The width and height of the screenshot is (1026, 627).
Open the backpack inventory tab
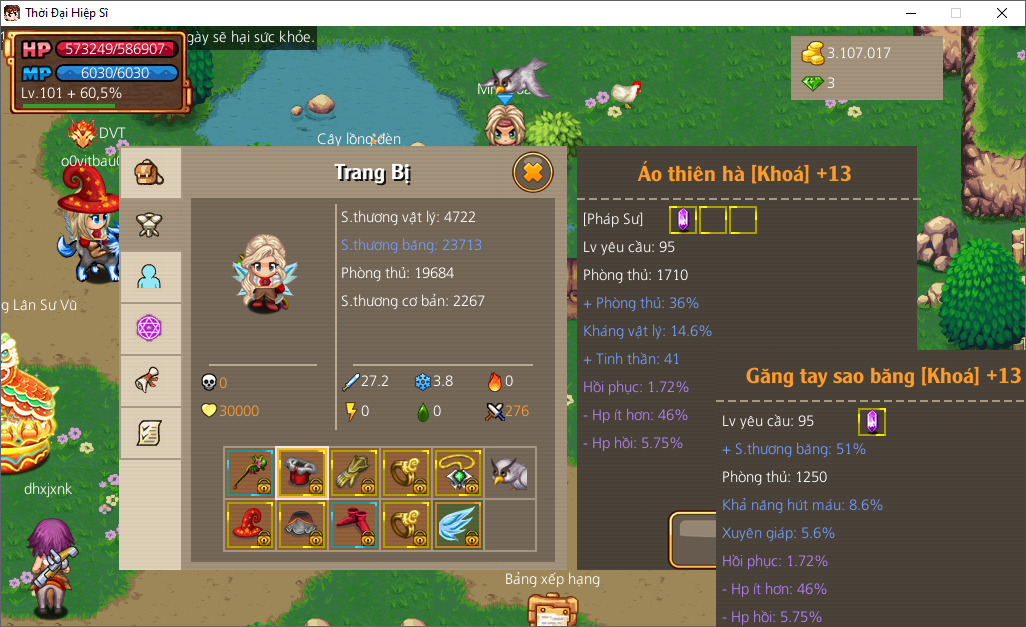tap(150, 173)
